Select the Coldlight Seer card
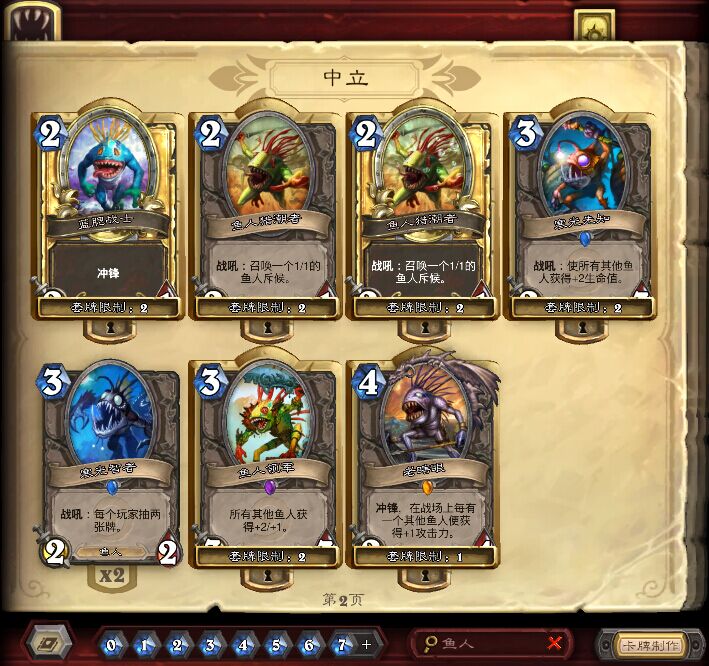Image resolution: width=709 pixels, height=666 pixels. coord(580,210)
